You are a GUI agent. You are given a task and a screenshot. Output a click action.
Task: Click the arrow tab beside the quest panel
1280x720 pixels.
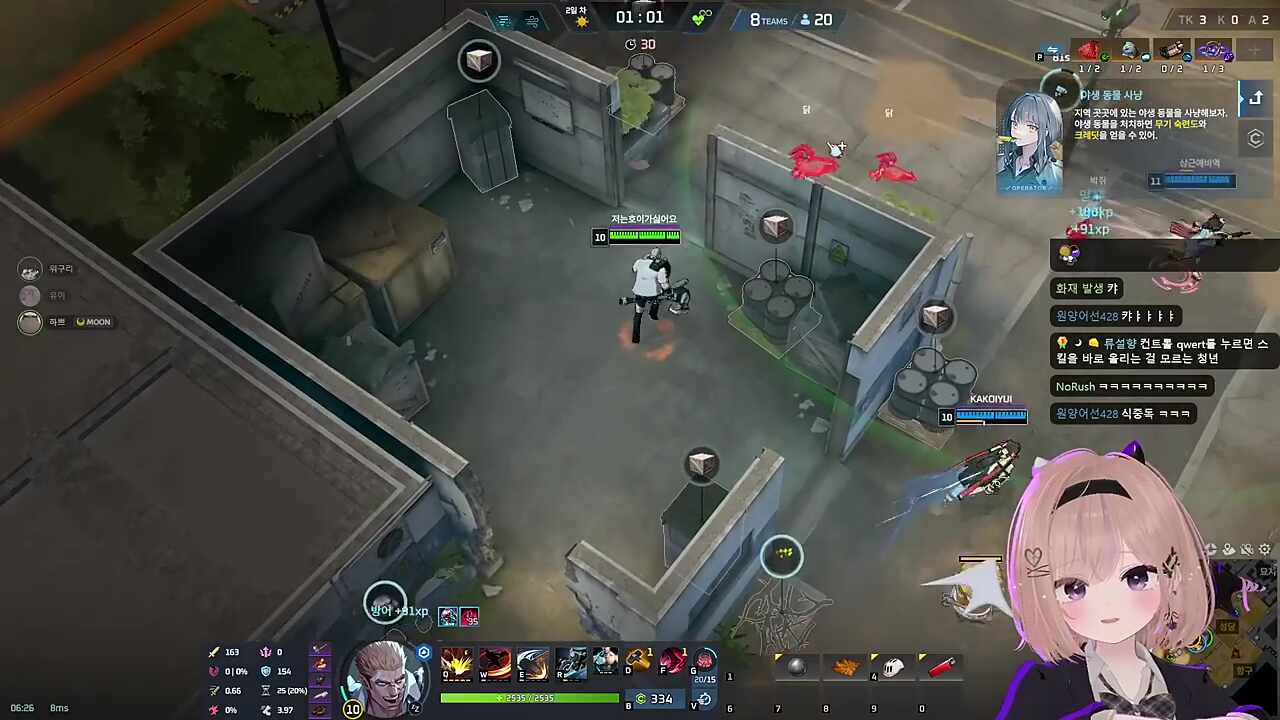(1255, 98)
